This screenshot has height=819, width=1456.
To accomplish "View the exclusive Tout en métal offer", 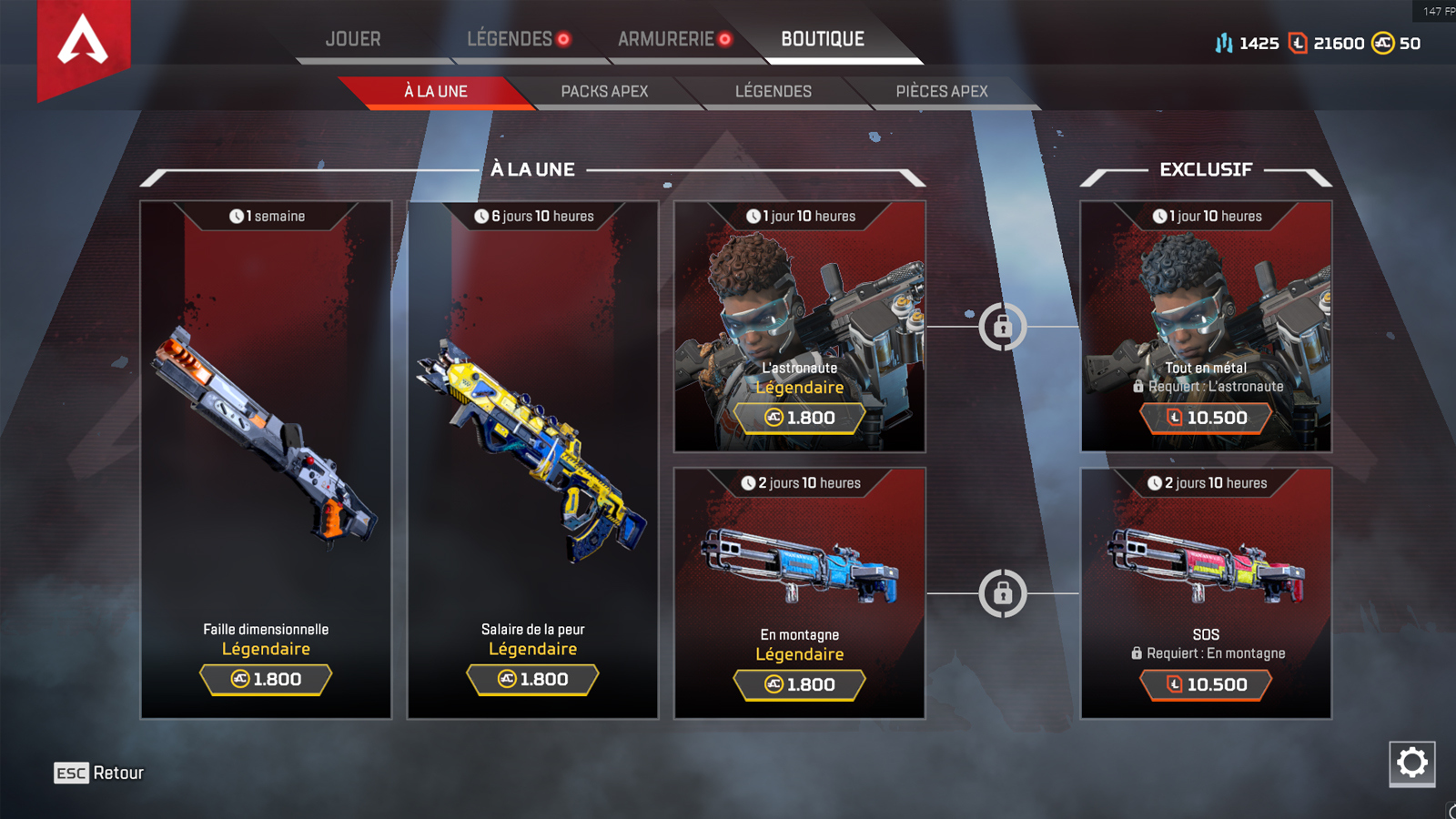I will point(1206,327).
